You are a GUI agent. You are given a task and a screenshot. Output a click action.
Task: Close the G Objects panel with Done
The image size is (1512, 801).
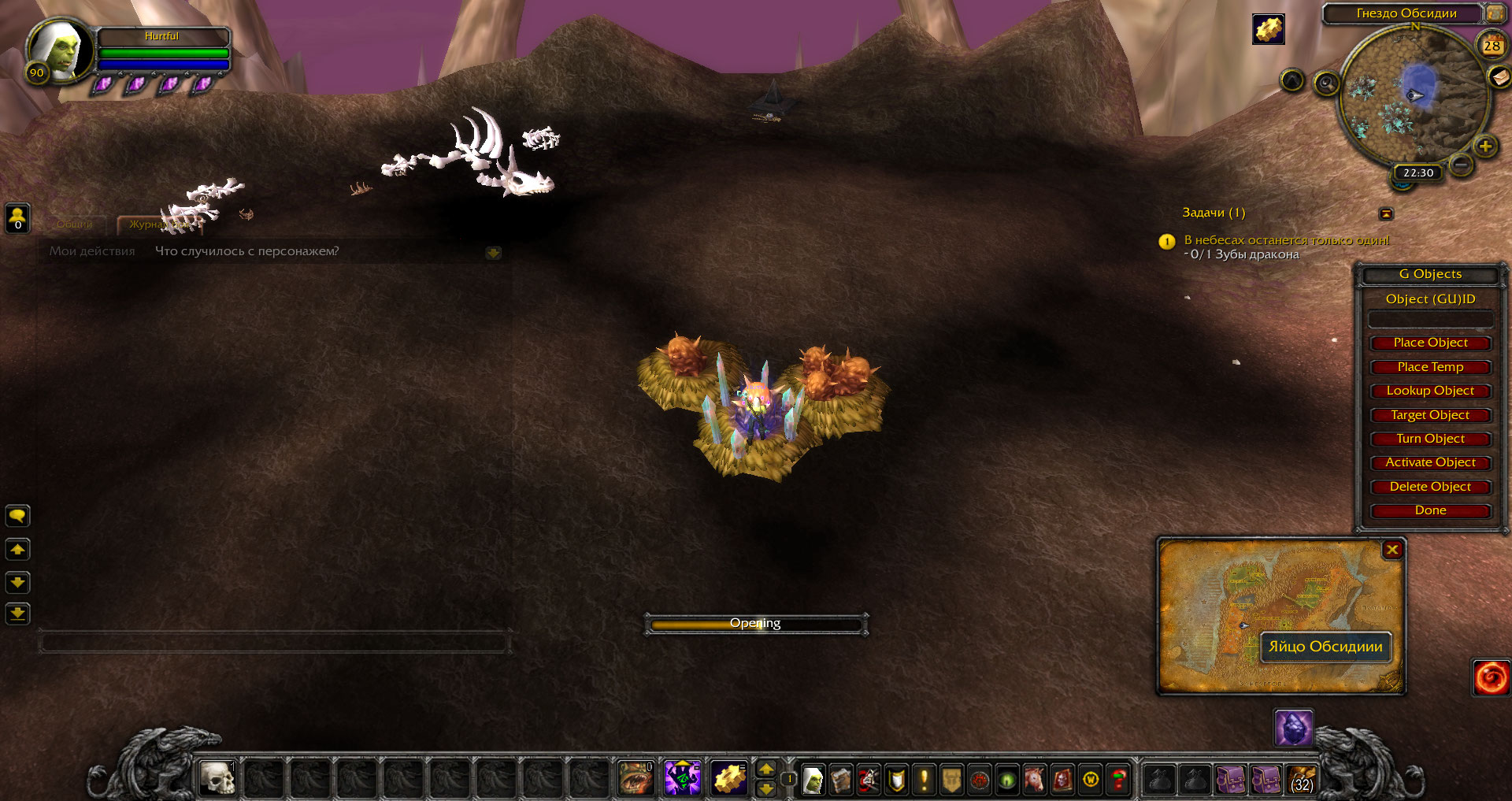1430,510
